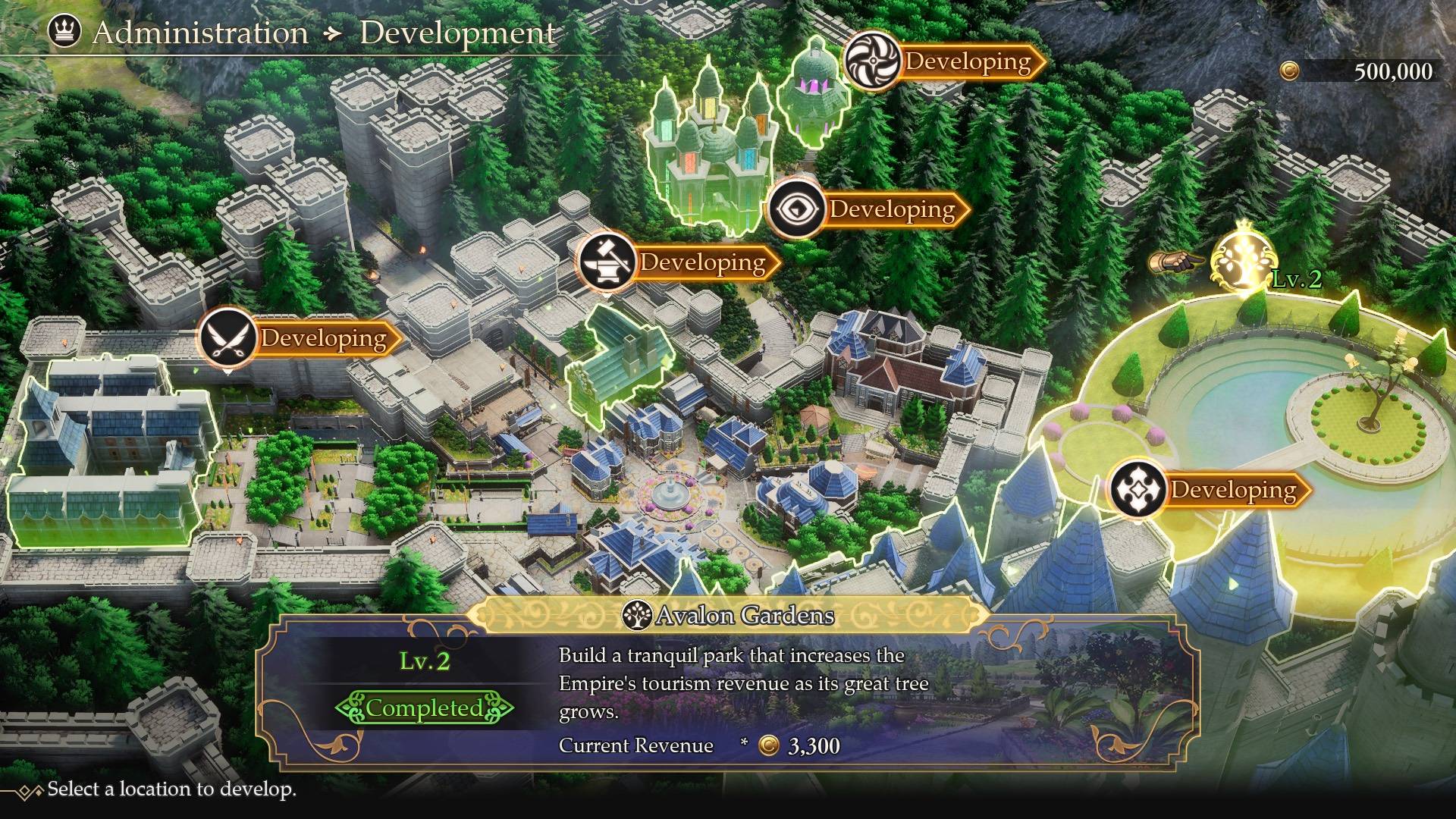Select the Development breadcrumb entry
The image size is (1456, 819).
[457, 33]
